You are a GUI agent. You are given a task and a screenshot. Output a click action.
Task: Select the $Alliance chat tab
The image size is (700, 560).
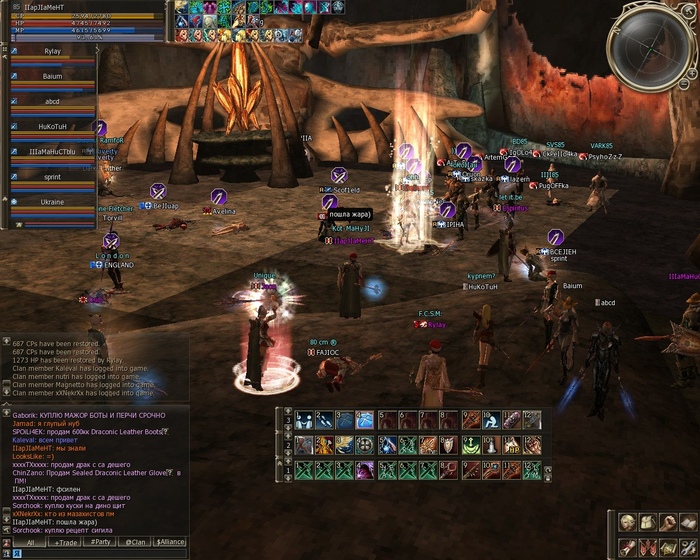[170, 542]
